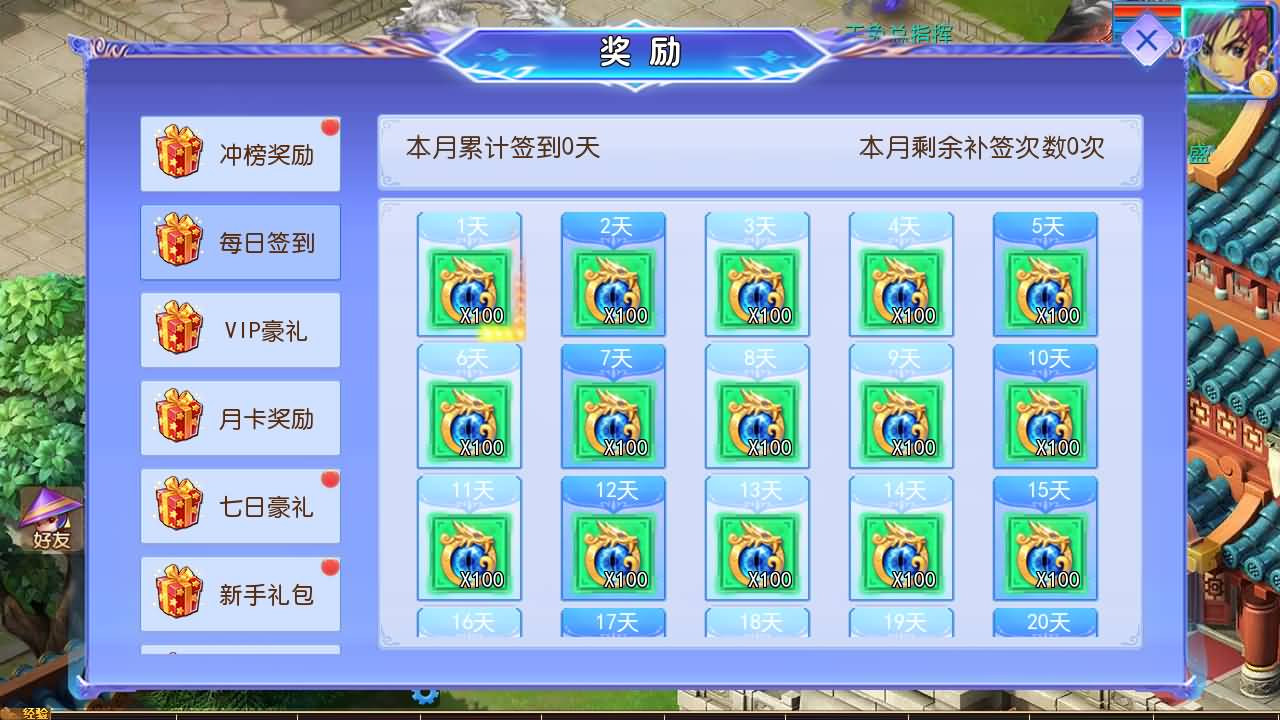Switch to the 每日签到 sign-in tab
Viewport: 1280px width, 720px height.
(240, 240)
